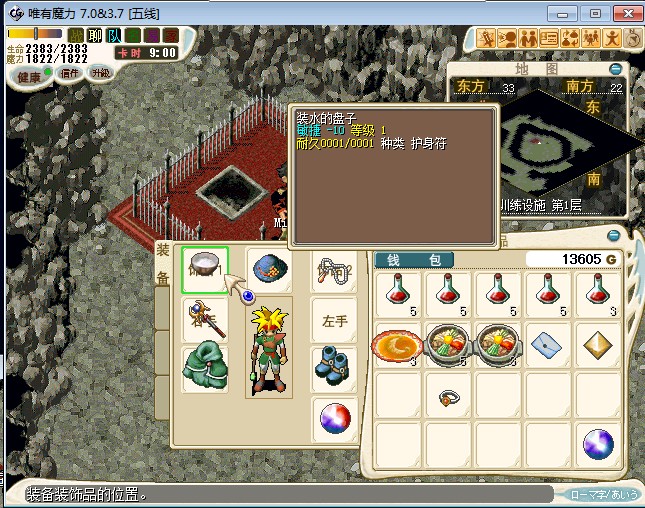Minimize the map (地图) panel
Image resolution: width=645 pixels, height=508 pixels.
(x=615, y=69)
